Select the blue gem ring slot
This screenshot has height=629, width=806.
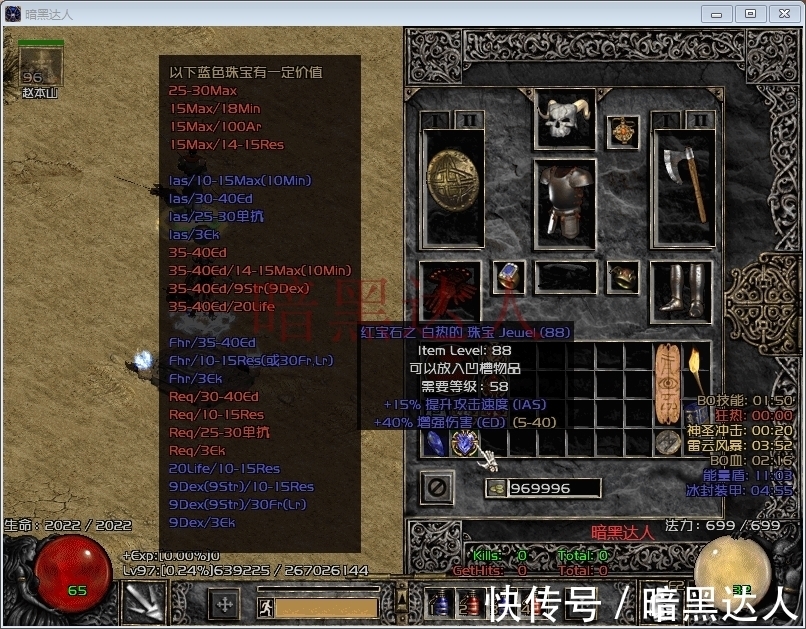510,275
